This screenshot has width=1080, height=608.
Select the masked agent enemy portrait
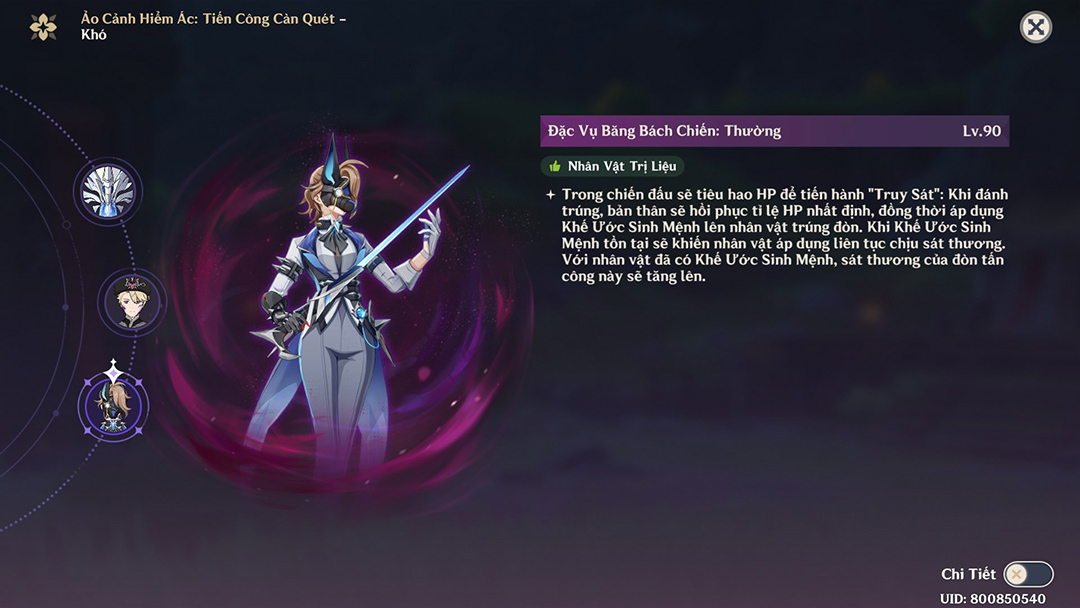[113, 406]
